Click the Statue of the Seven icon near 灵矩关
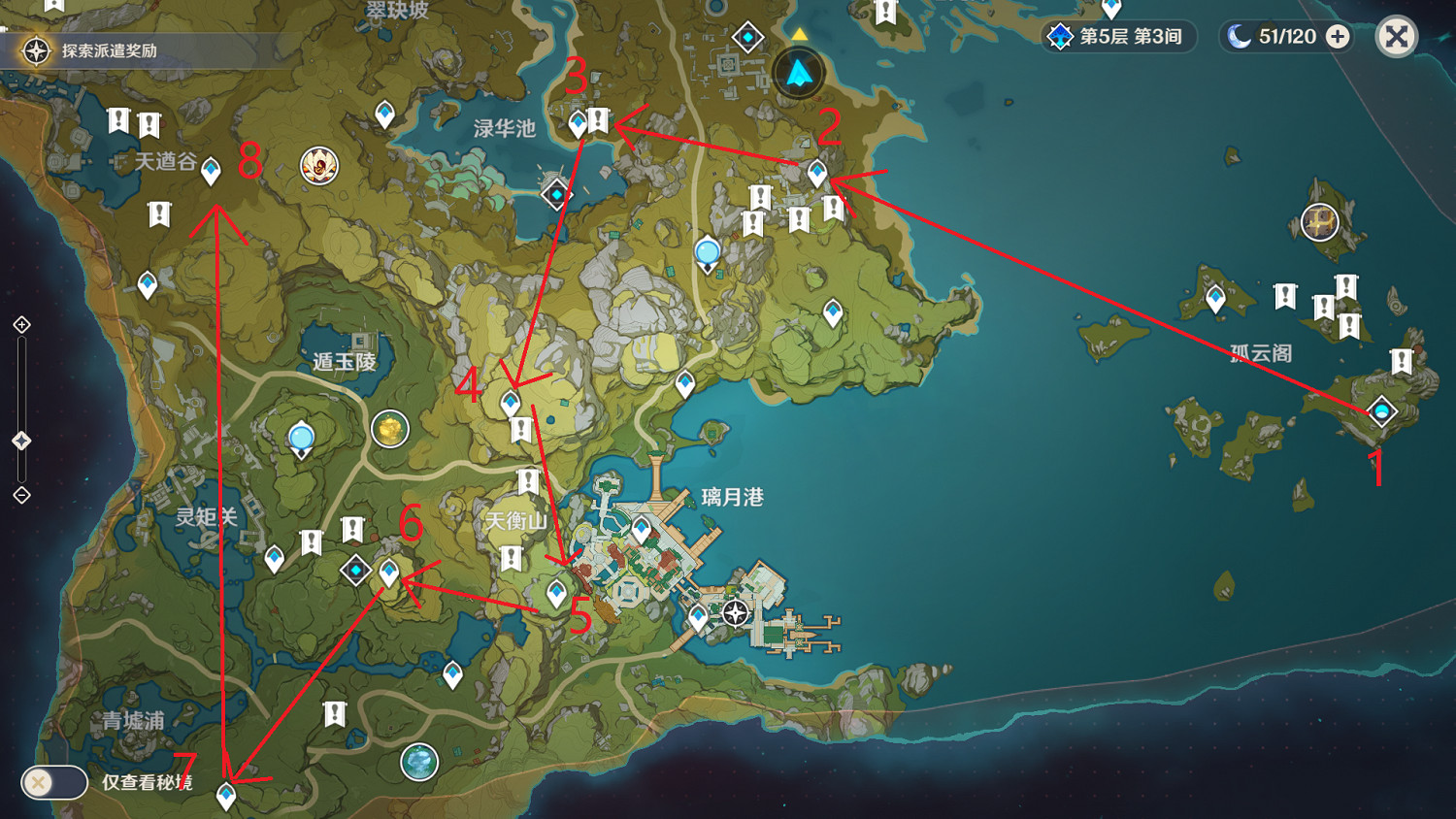Screen dimensions: 1456x819 (x=301, y=438)
